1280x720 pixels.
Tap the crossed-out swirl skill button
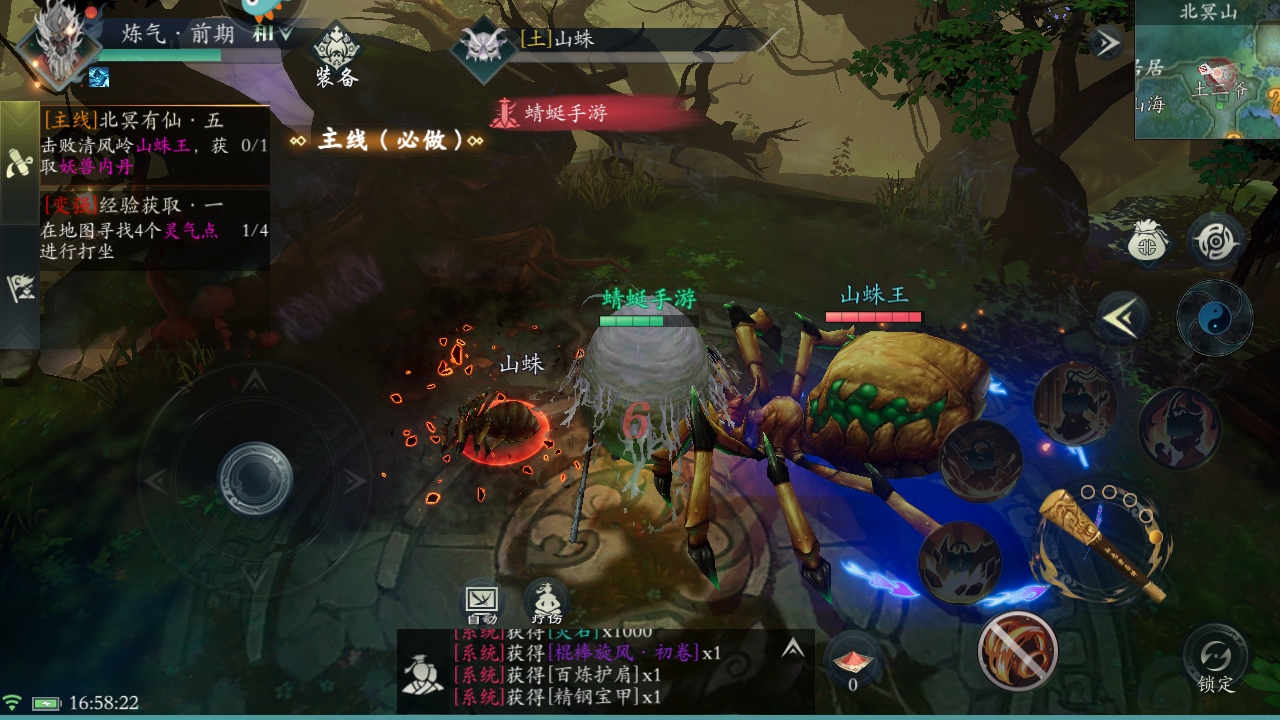1017,651
